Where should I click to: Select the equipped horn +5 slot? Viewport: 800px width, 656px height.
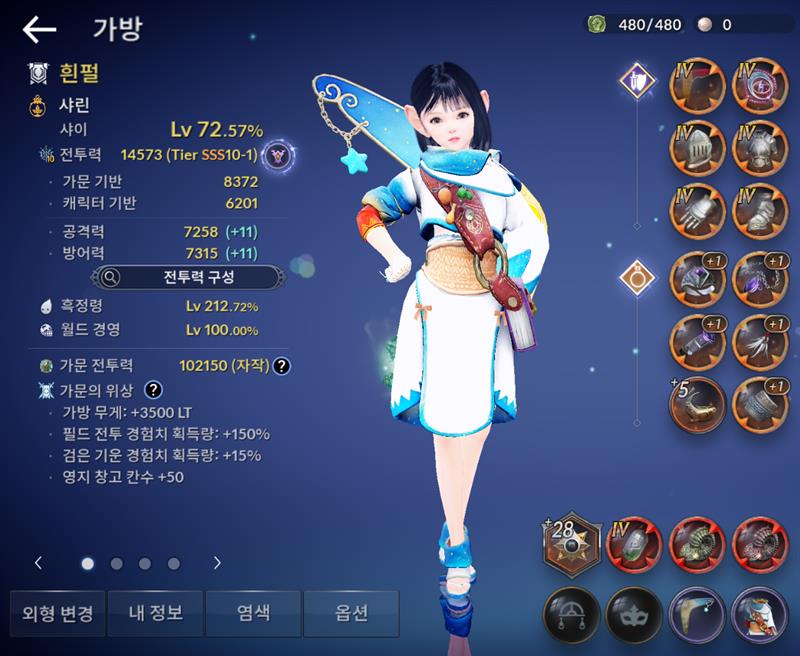point(697,403)
